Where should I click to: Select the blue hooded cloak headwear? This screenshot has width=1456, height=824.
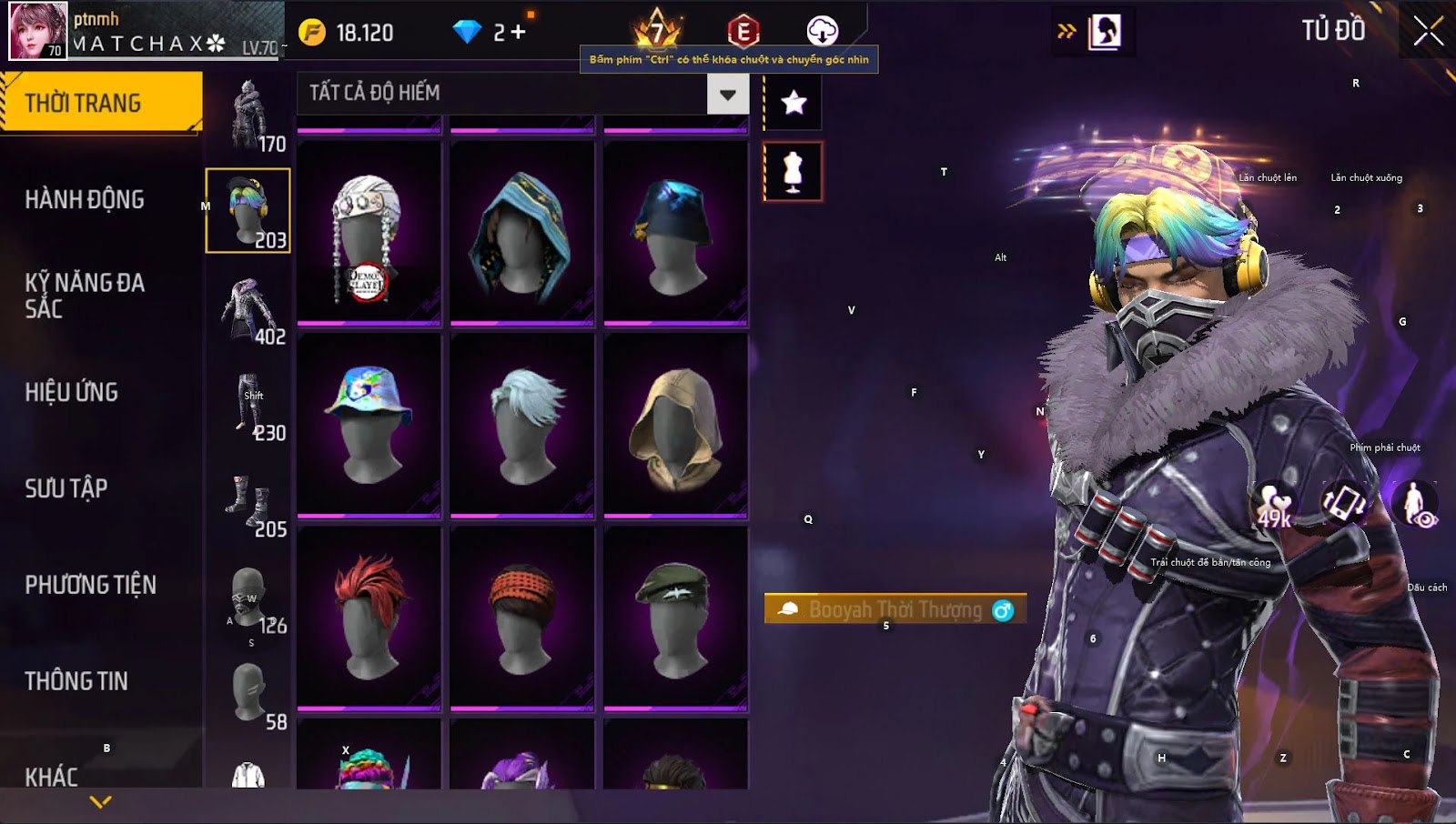click(521, 234)
